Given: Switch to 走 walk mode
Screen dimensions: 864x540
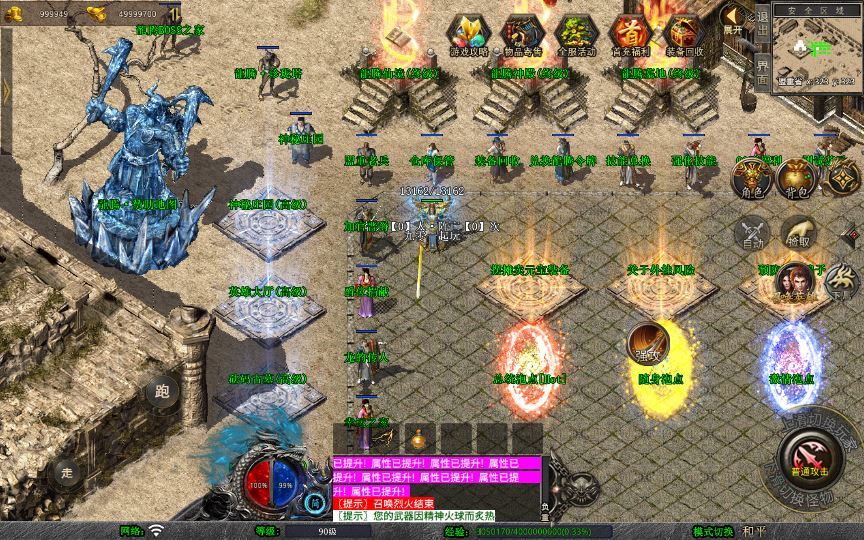Looking at the screenshot, I should [67, 471].
